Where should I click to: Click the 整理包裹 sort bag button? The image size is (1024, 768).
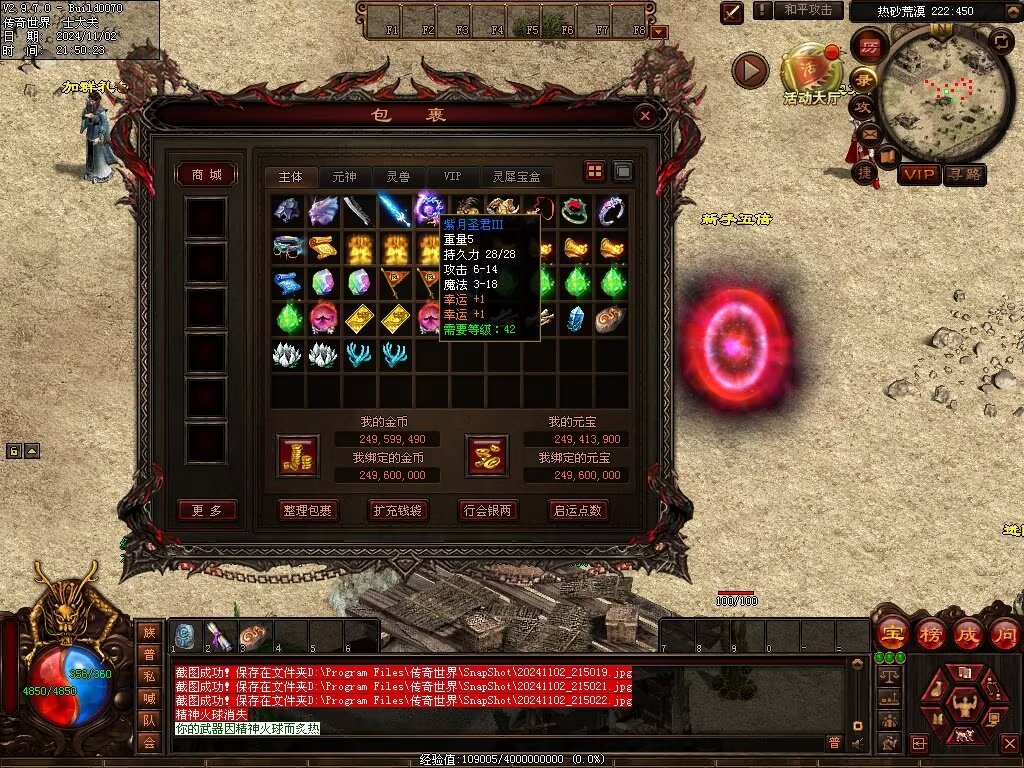coord(308,510)
